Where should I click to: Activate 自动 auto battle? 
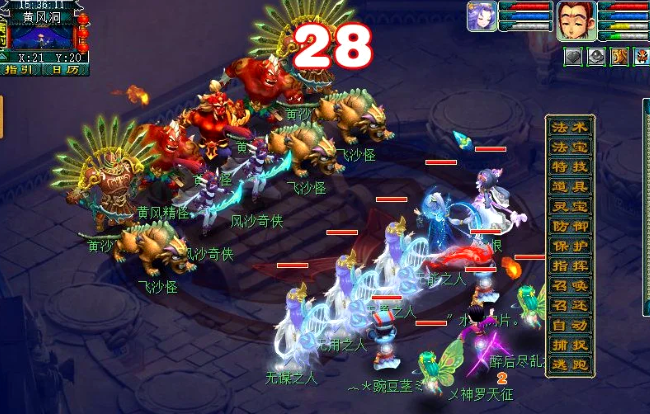click(572, 324)
